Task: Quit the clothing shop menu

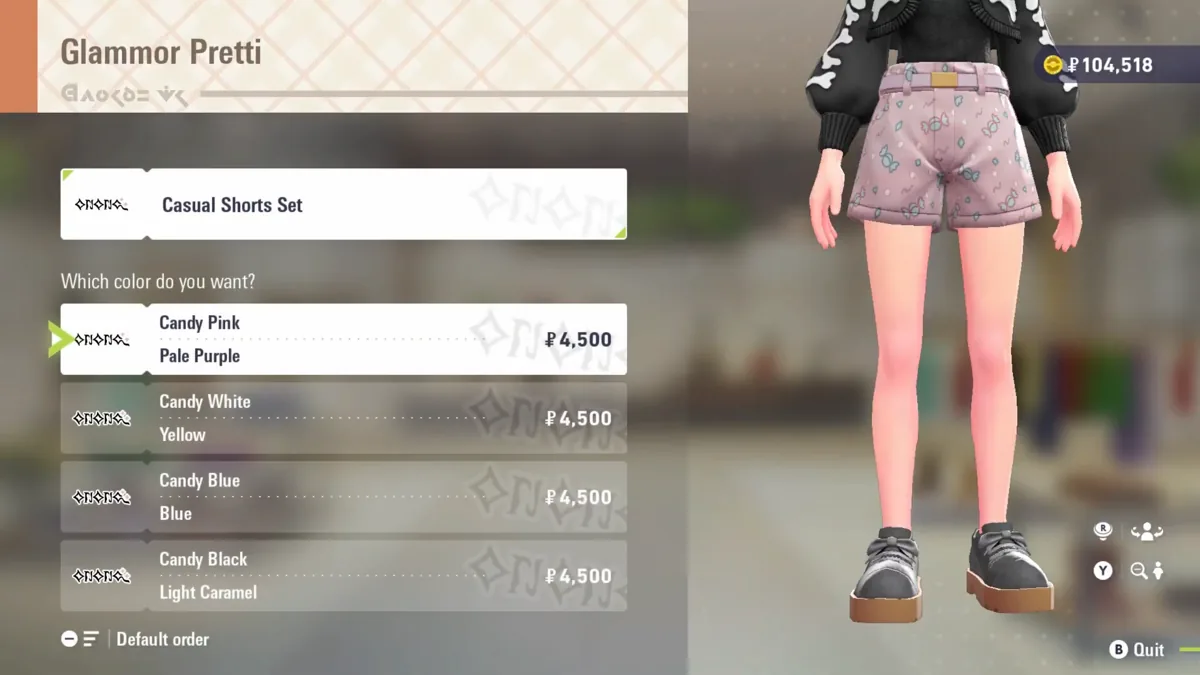Action: click(x=1137, y=650)
